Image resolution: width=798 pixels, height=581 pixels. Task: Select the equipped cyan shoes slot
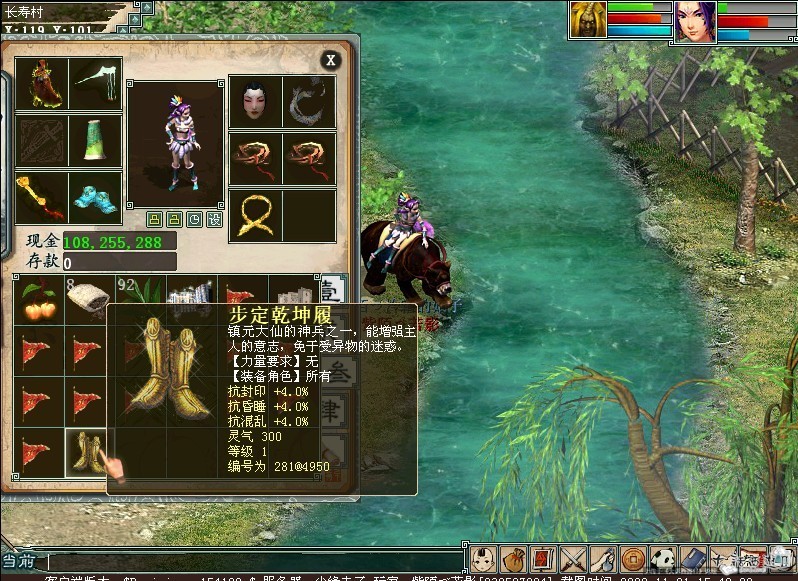pyautogui.click(x=96, y=197)
